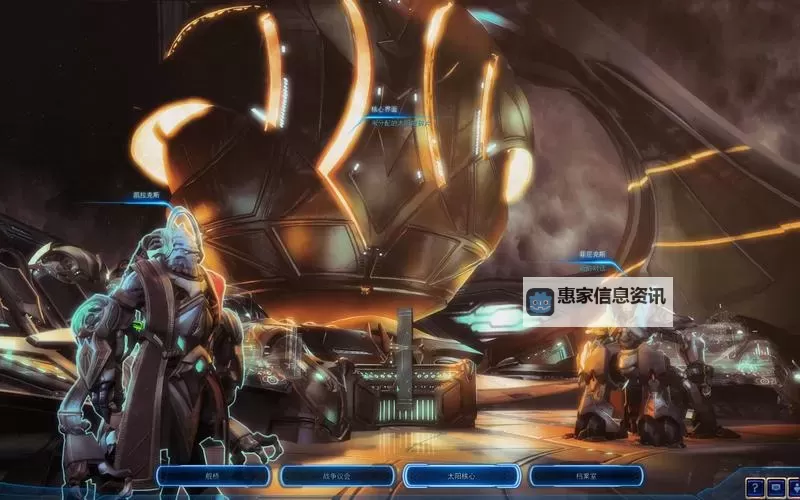Screen dimensions: 800x500
Task: Select the 太阳核心 (Solar Core) tab
Action: (x=460, y=477)
